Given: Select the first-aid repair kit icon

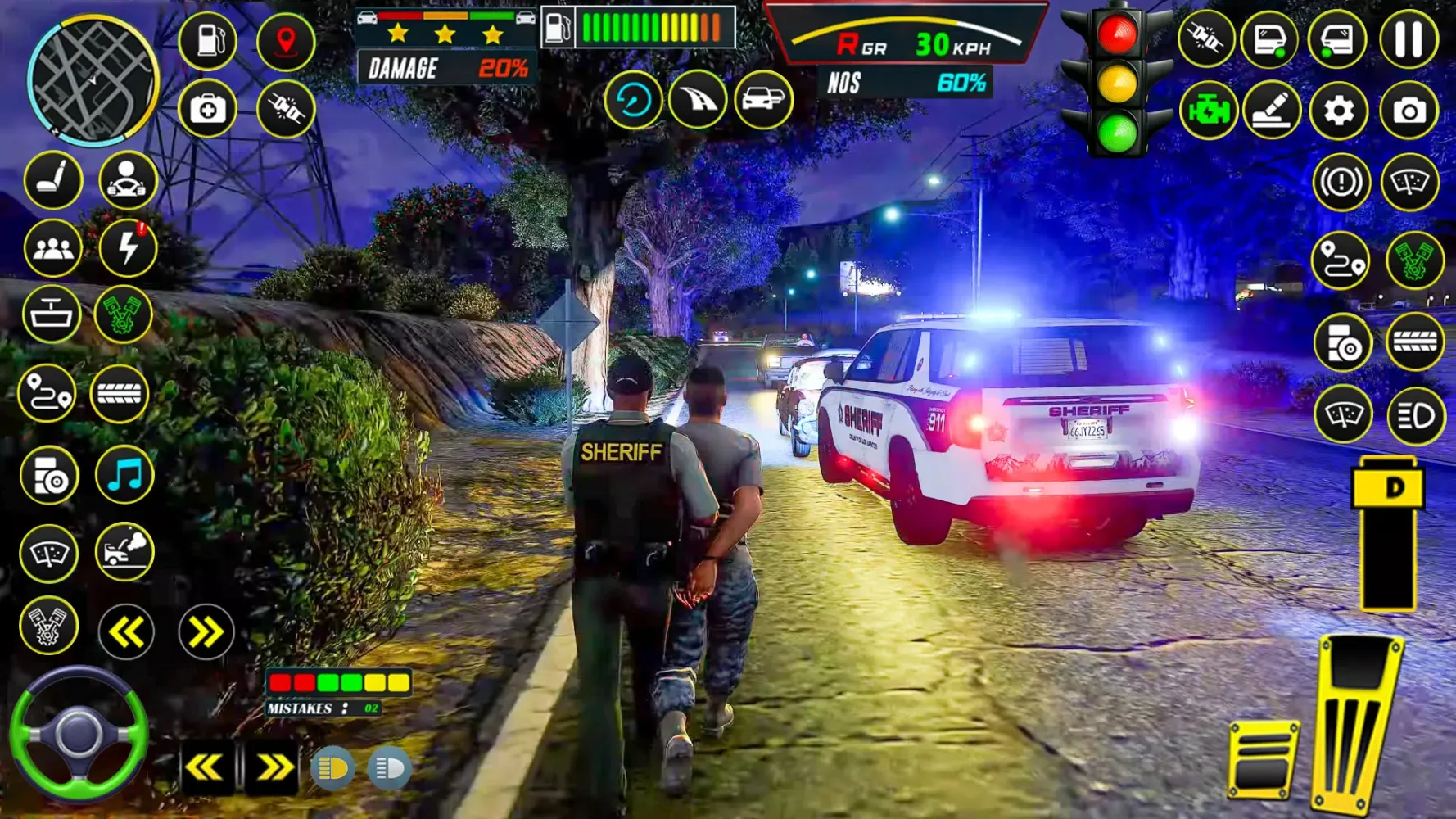Looking at the screenshot, I should coord(209,108).
